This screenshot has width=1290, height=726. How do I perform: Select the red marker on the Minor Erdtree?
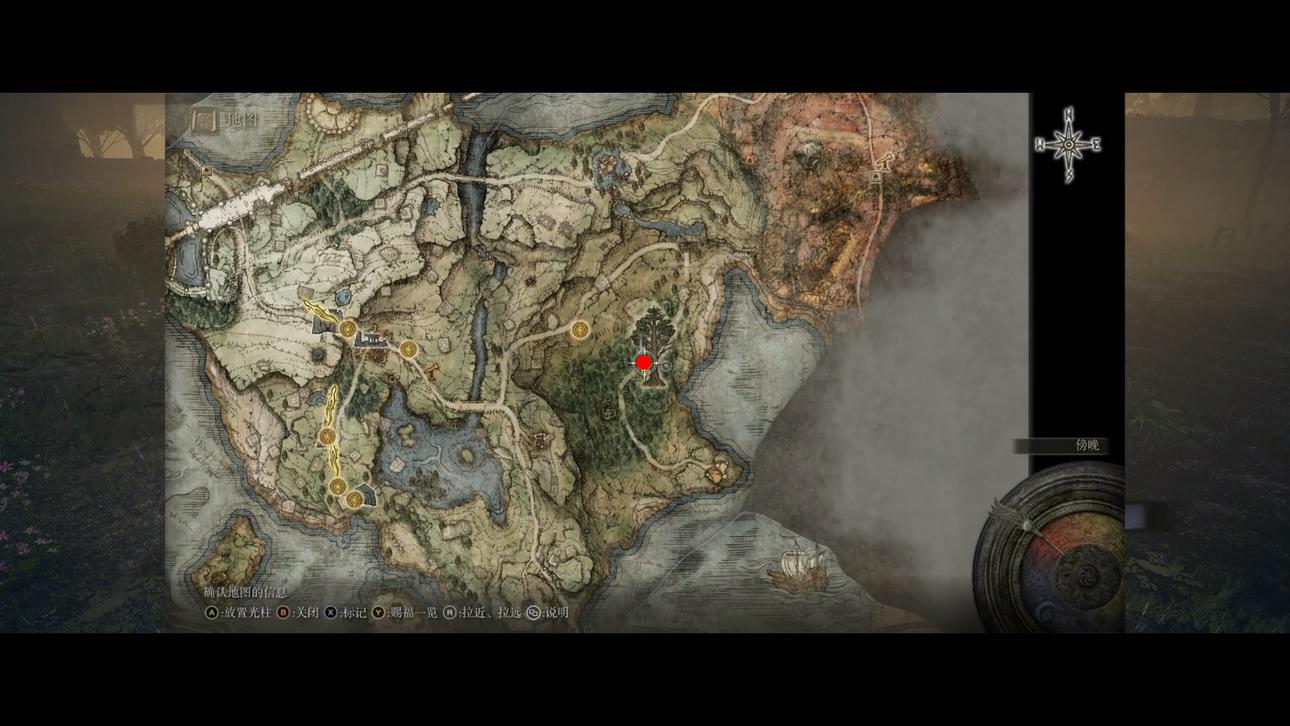pos(644,362)
